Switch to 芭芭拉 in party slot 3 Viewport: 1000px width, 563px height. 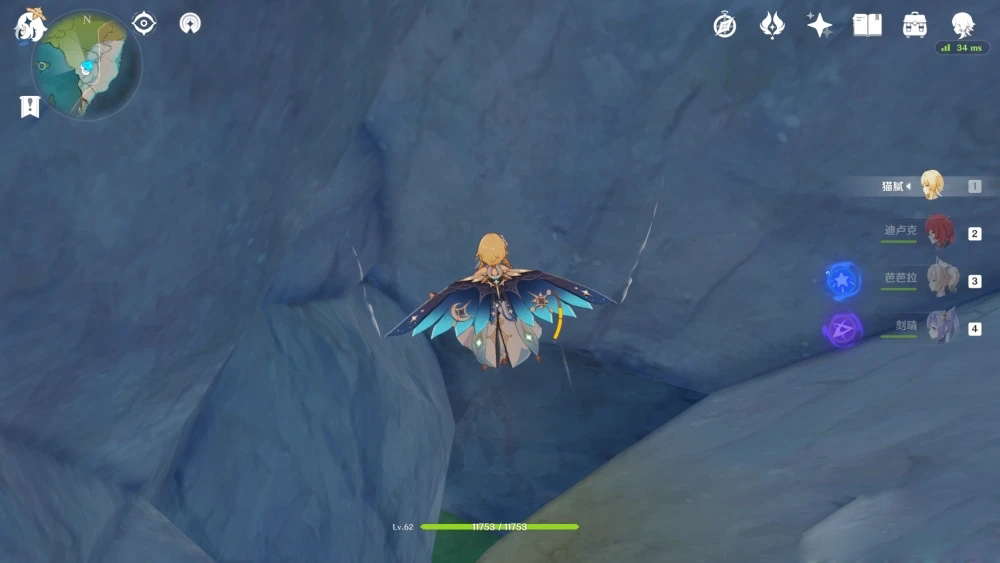click(x=940, y=280)
